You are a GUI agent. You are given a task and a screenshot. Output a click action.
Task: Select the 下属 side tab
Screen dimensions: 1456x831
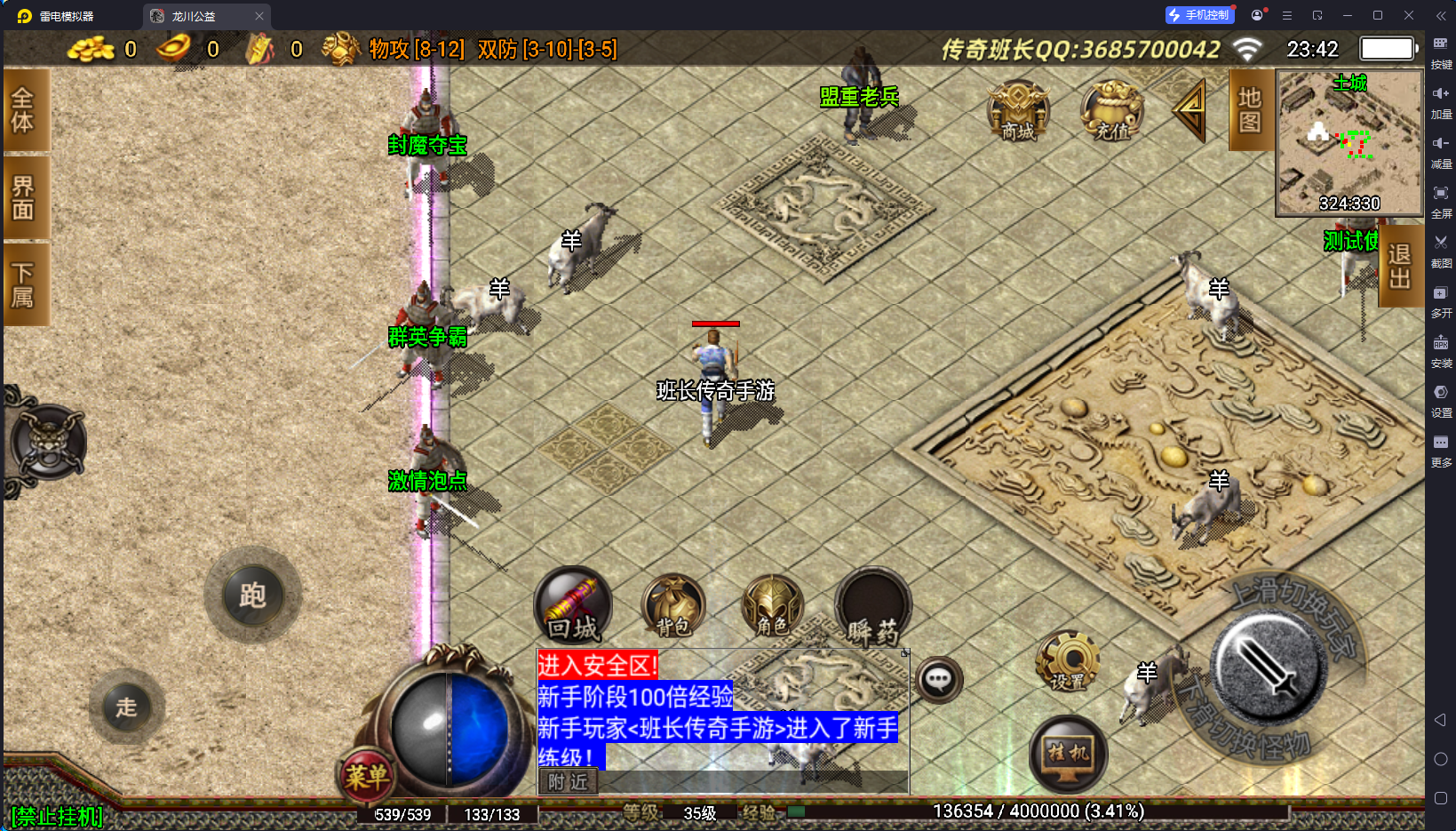coord(24,284)
